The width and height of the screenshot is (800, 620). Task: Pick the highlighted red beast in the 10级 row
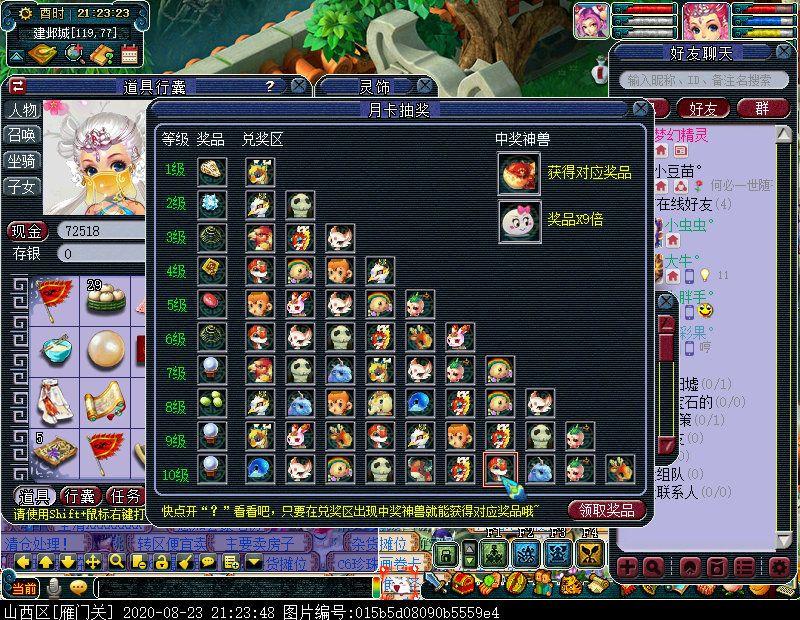pos(500,468)
